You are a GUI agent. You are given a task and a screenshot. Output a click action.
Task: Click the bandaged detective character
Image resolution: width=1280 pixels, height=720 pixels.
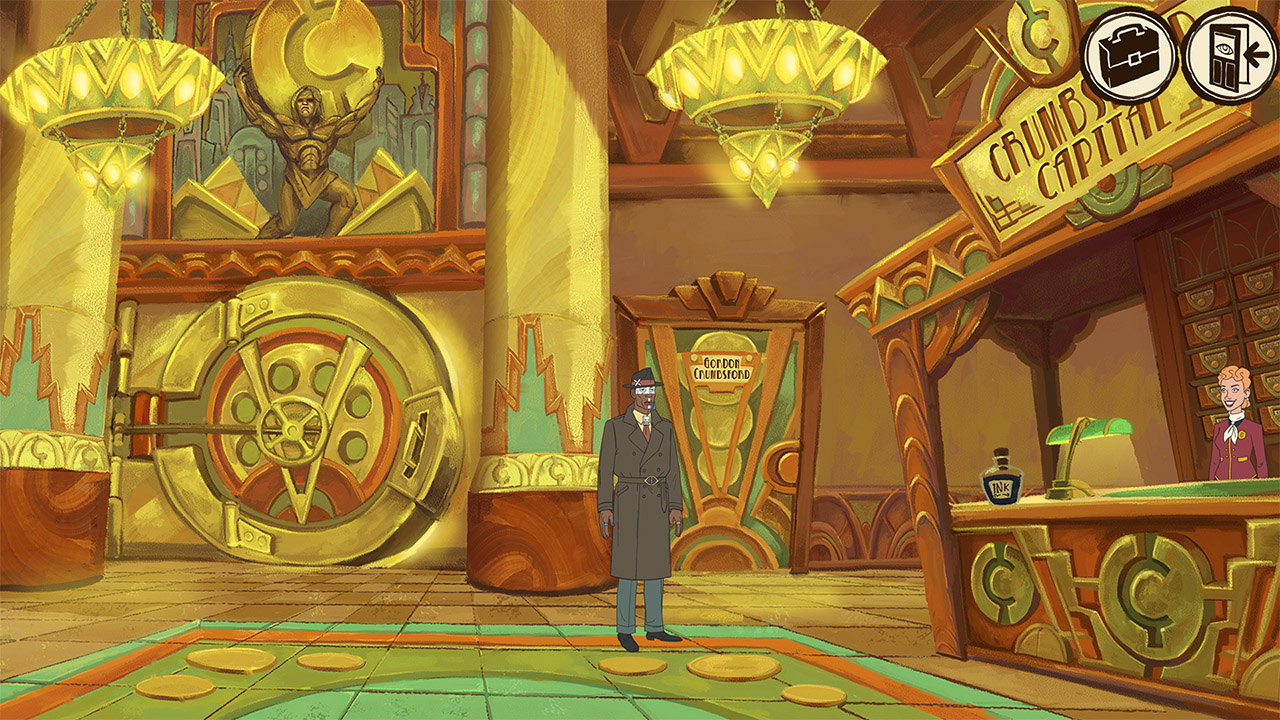645,480
